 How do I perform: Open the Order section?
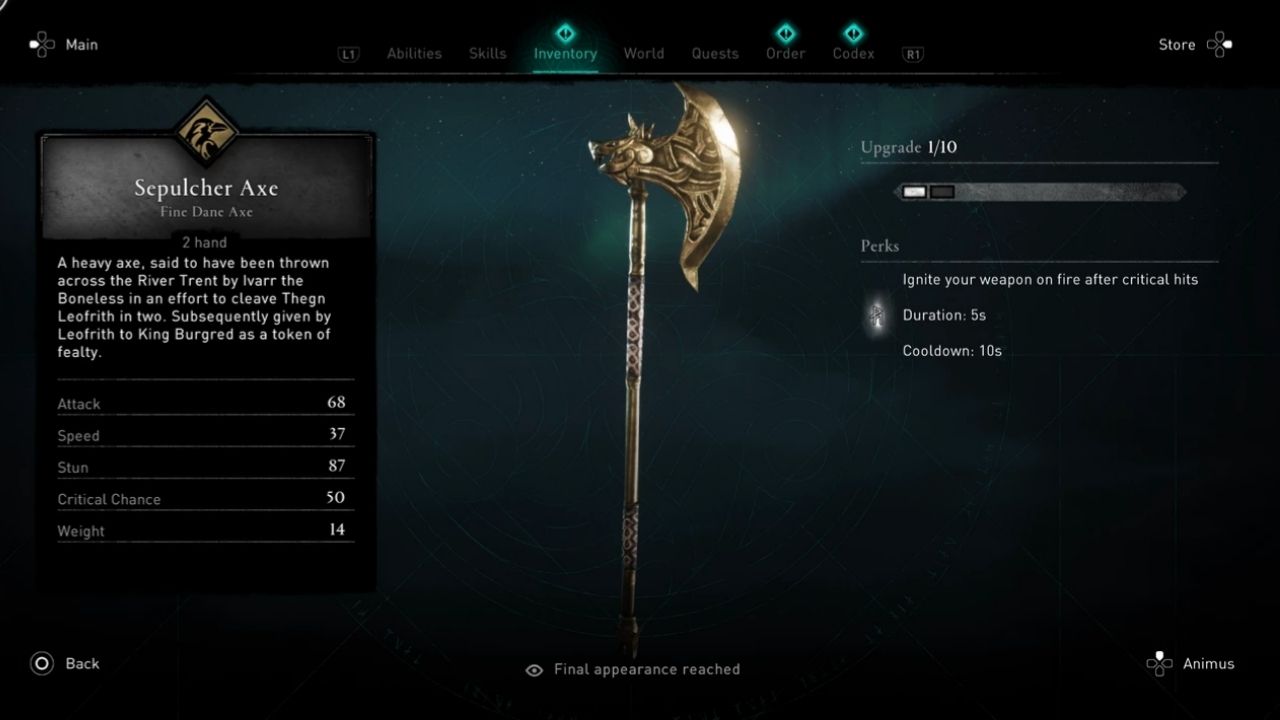pos(785,53)
